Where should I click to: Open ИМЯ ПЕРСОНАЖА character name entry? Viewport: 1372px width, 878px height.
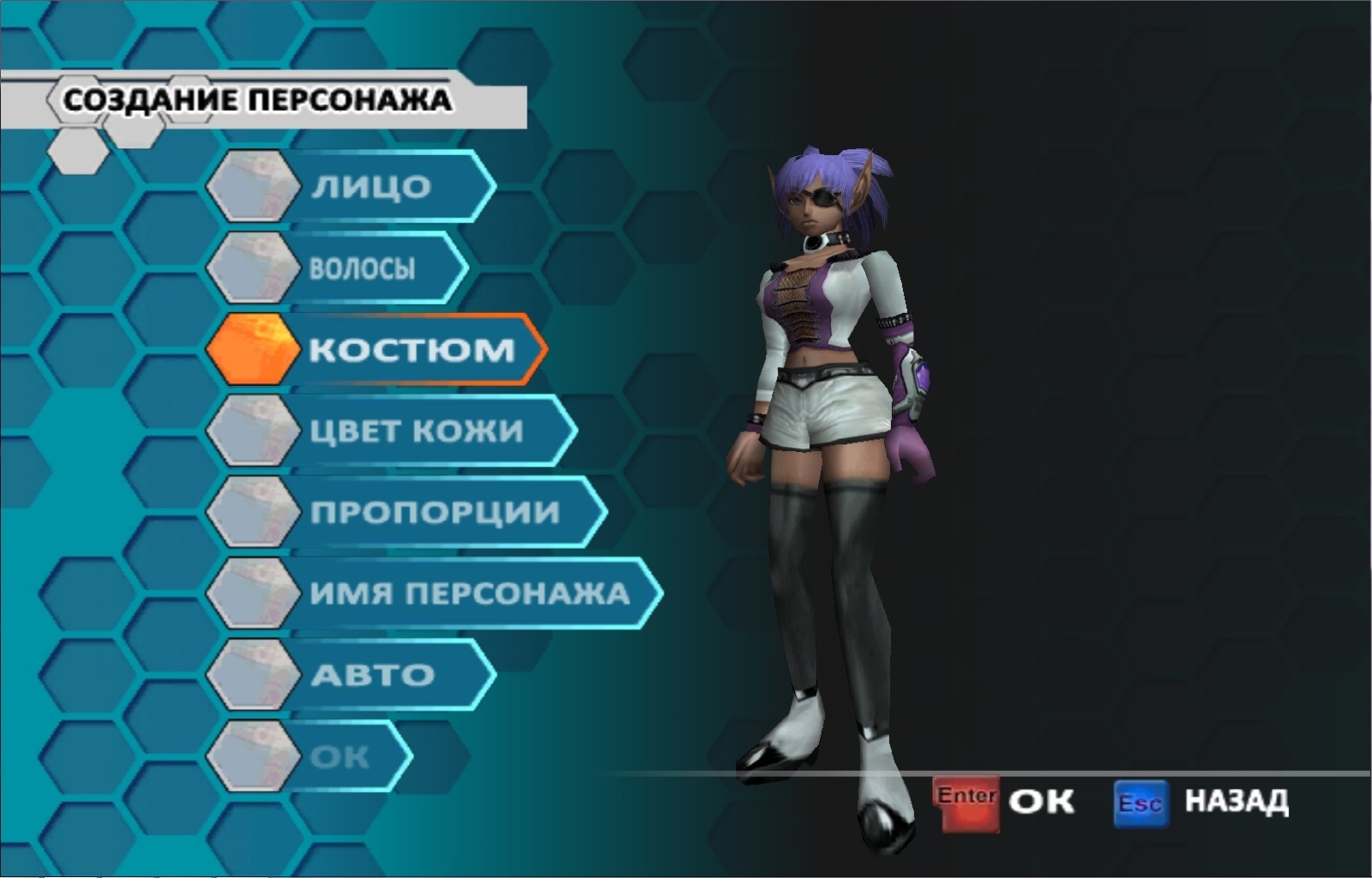click(468, 593)
